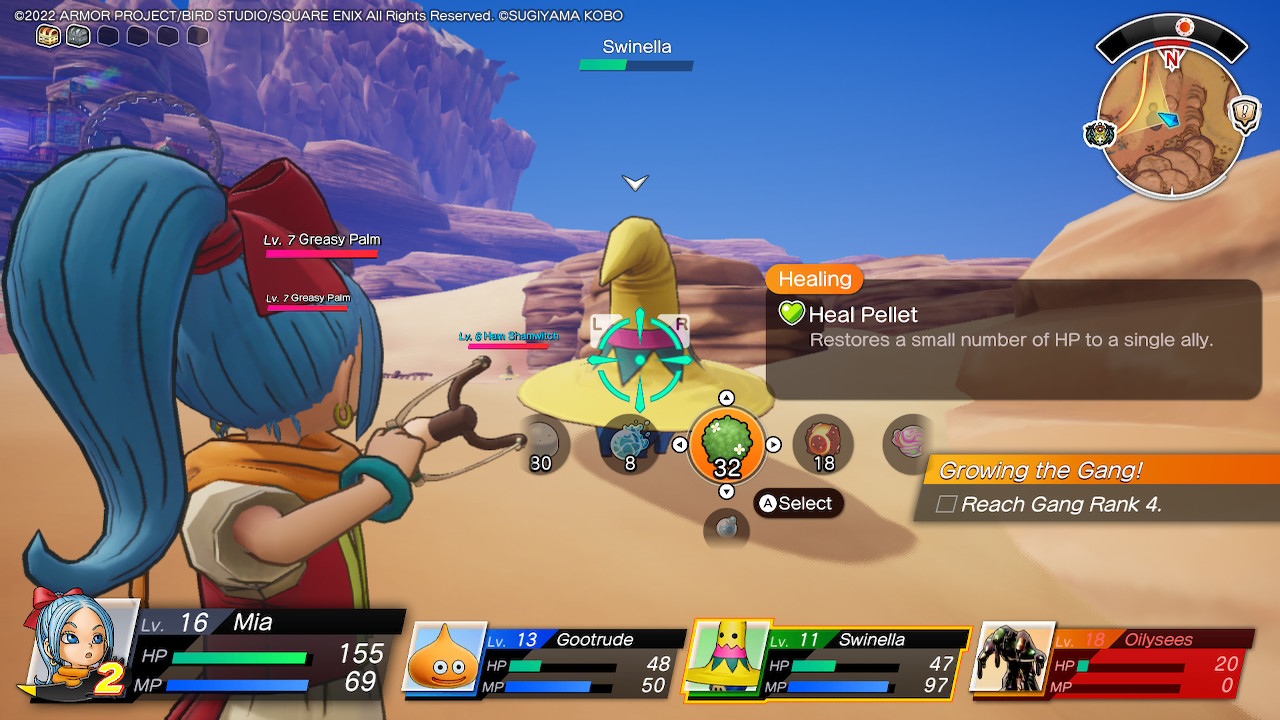This screenshot has width=1280, height=720.
Task: Click the golden treasure chest icon
Action: [48, 36]
